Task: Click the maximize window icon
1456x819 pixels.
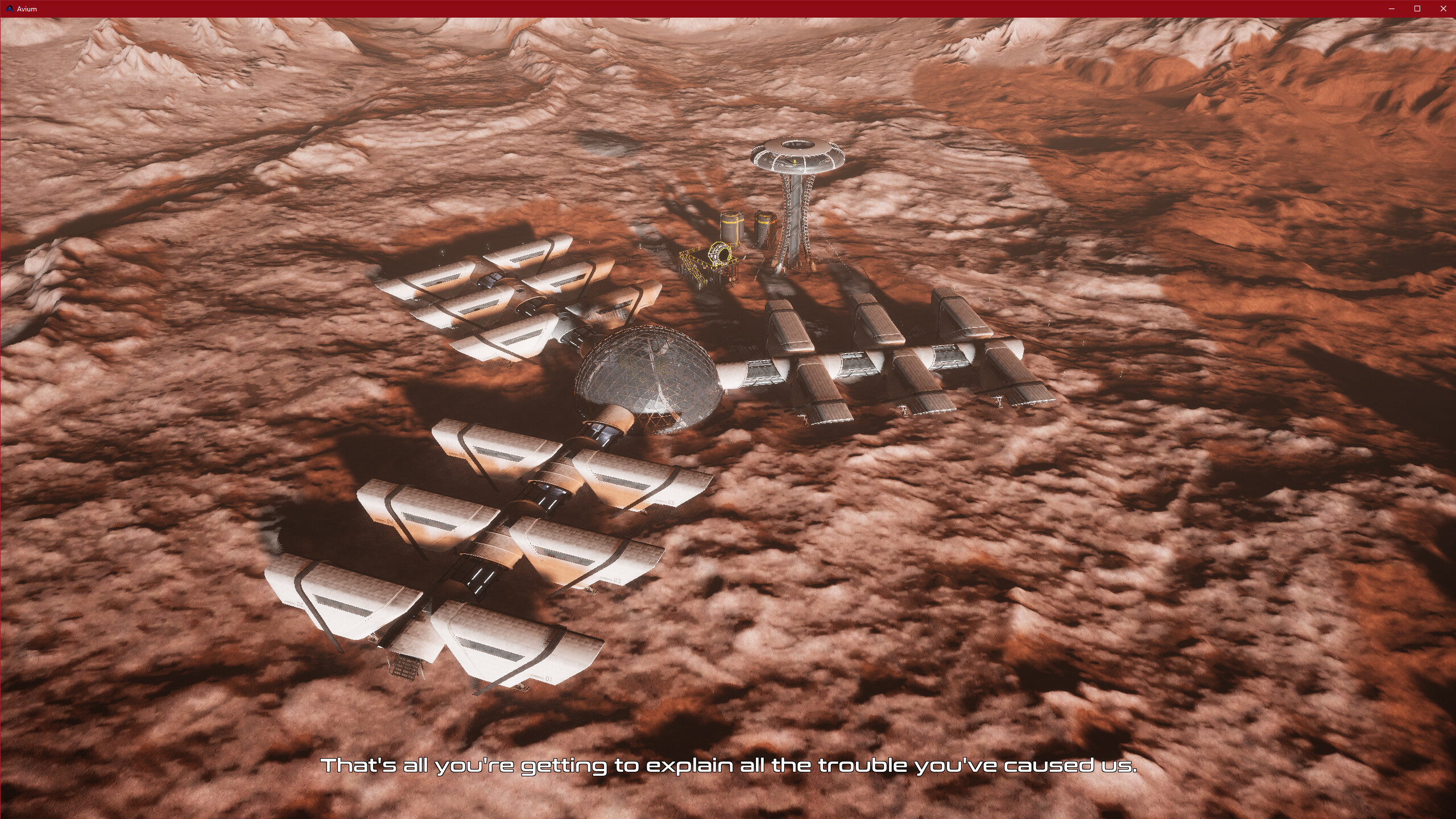Action: click(x=1416, y=9)
